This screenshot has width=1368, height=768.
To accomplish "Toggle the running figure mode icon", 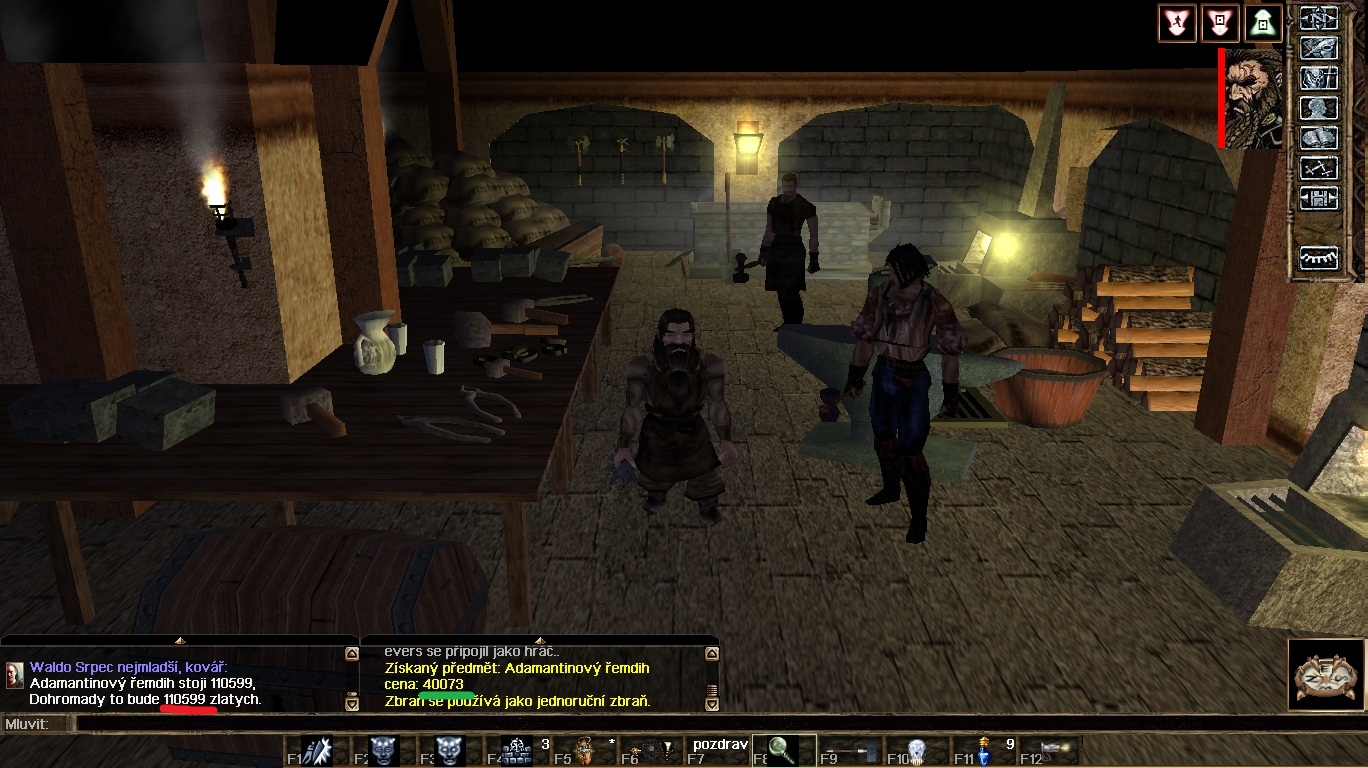I will (x=1176, y=22).
